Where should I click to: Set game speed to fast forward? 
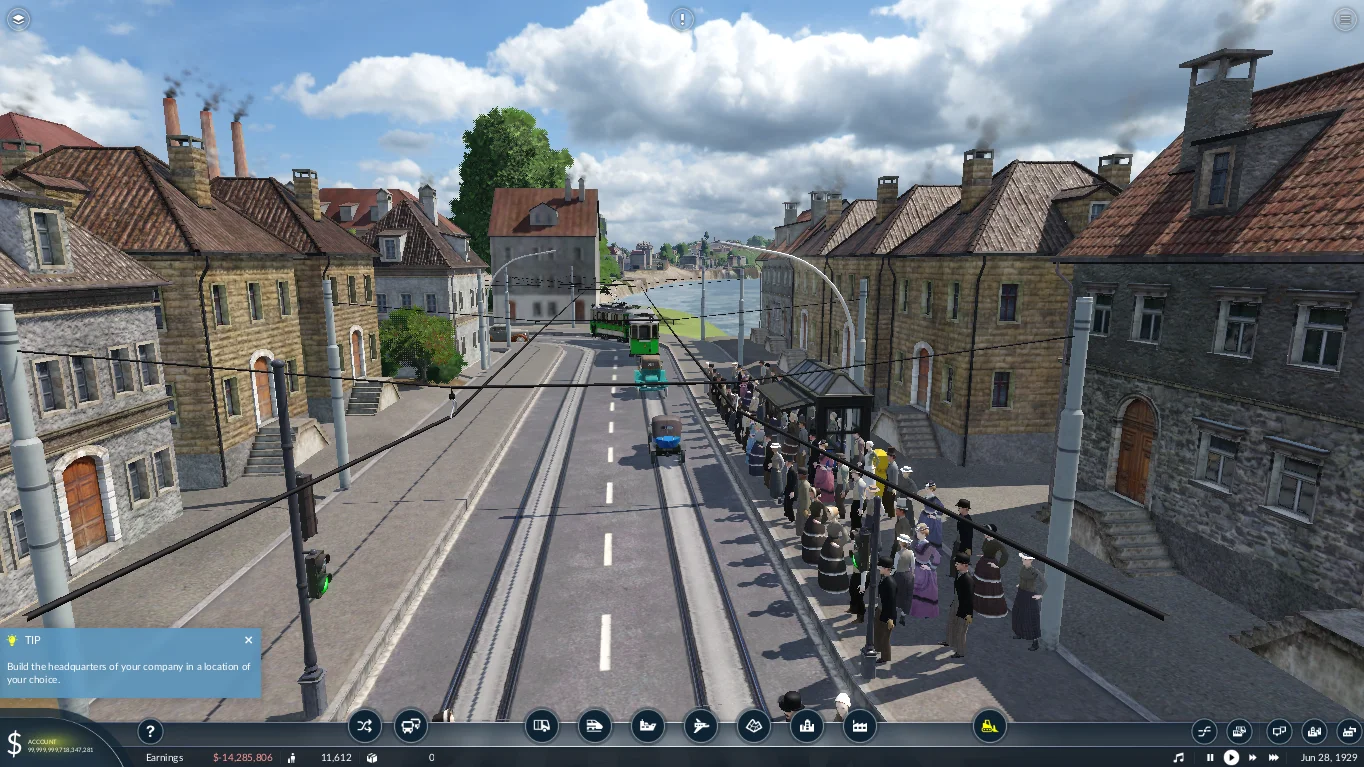(x=1254, y=758)
